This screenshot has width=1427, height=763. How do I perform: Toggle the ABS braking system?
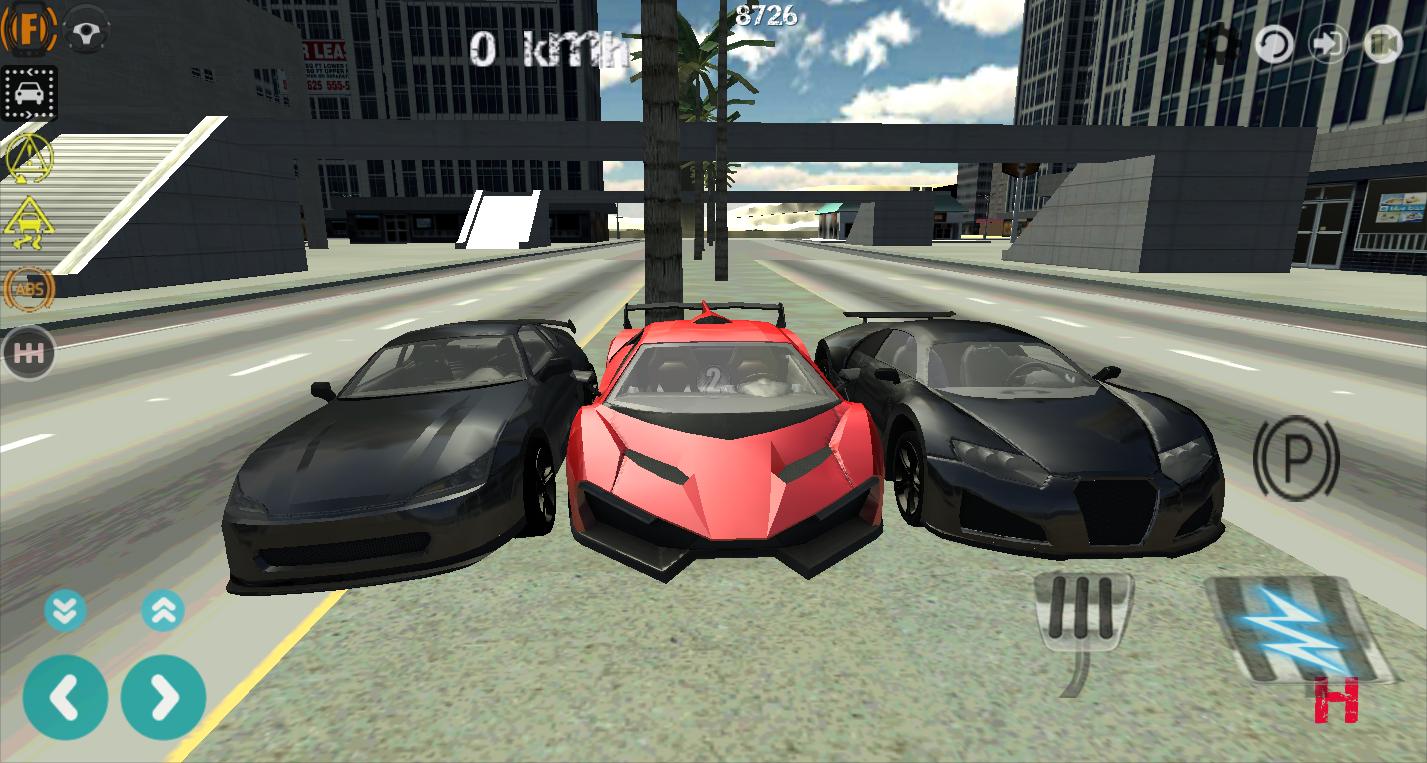29,290
